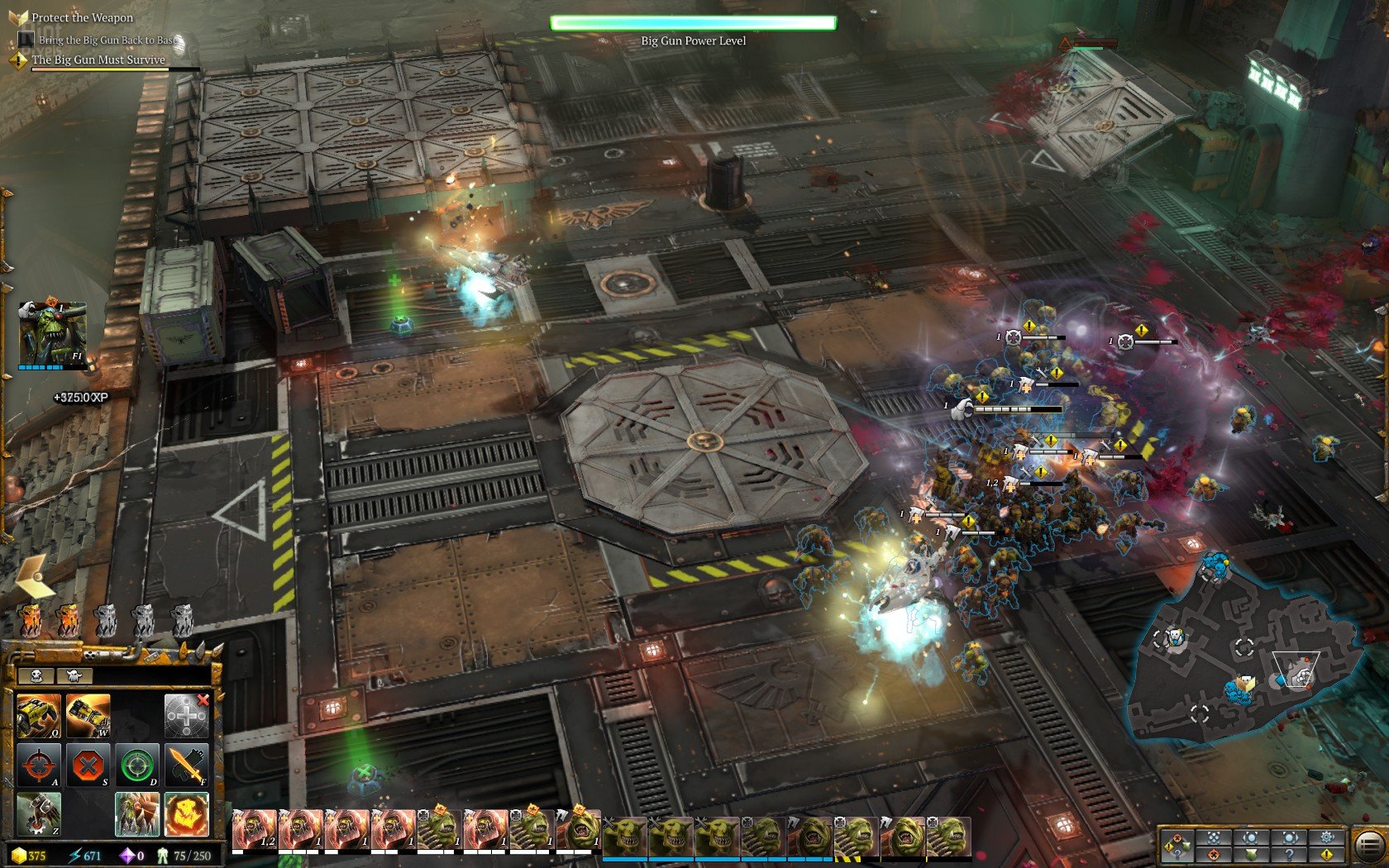Select the Protect the Weapon objective
Image resolution: width=1389 pixels, height=868 pixels.
(x=82, y=17)
